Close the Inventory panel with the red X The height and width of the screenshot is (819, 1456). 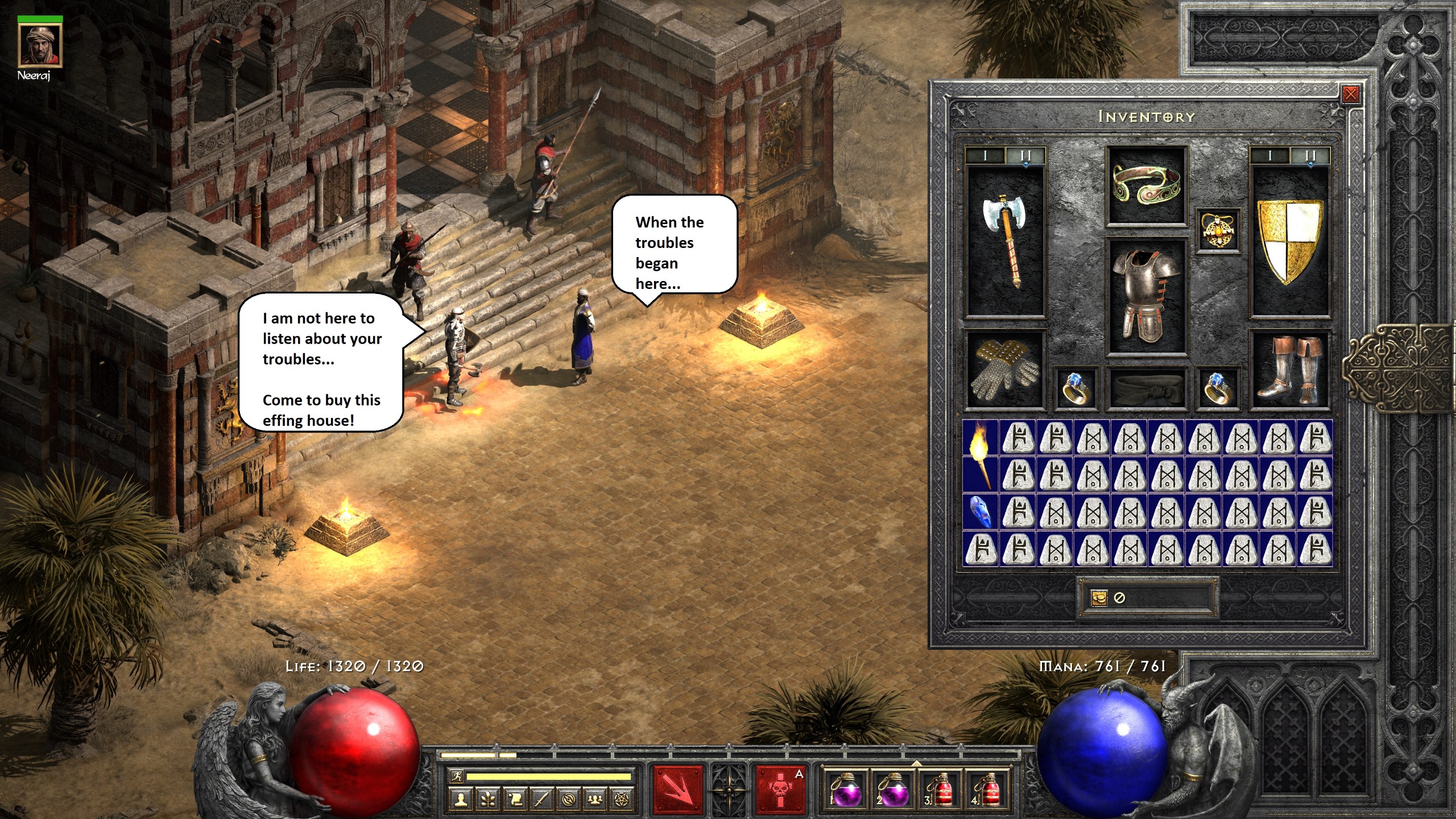pos(1350,94)
